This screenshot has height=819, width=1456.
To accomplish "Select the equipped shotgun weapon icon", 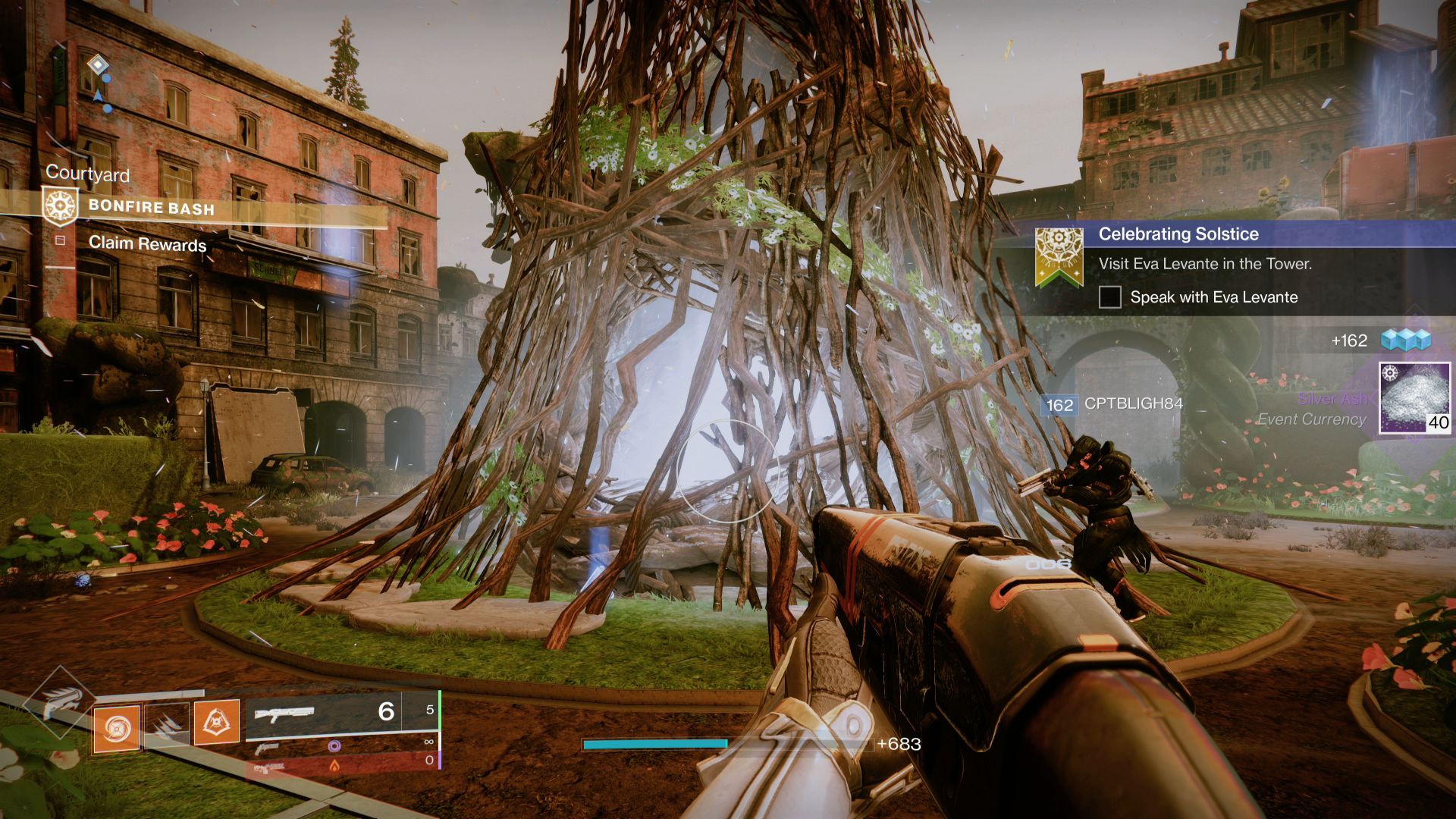I will [286, 714].
